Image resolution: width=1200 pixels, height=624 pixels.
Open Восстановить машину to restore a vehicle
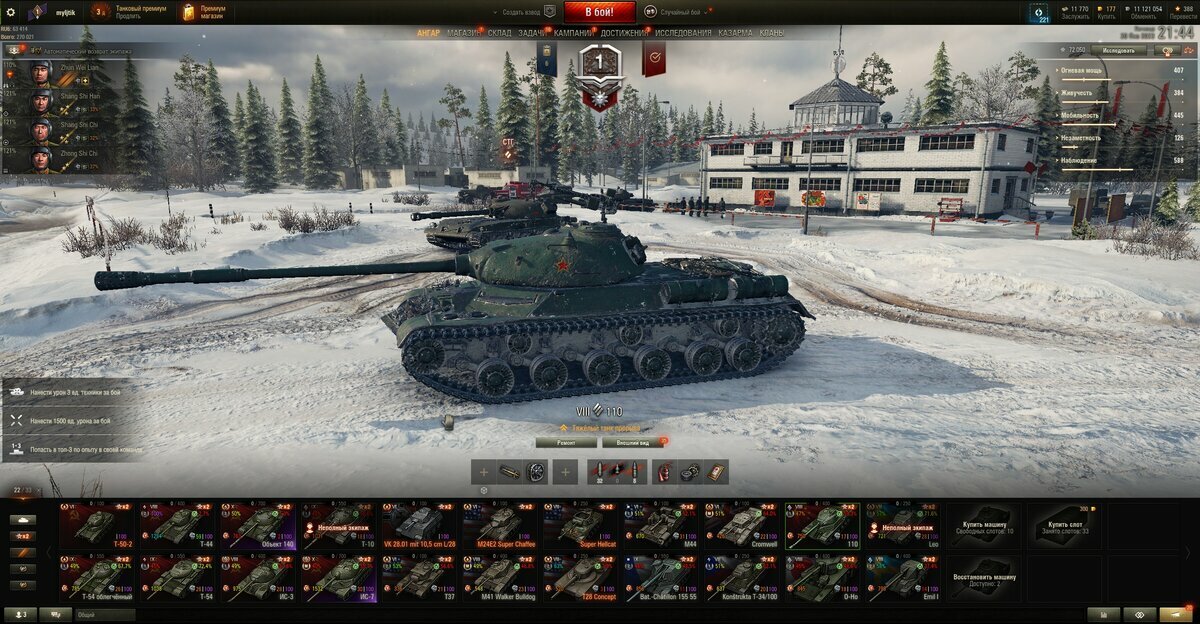(985, 579)
